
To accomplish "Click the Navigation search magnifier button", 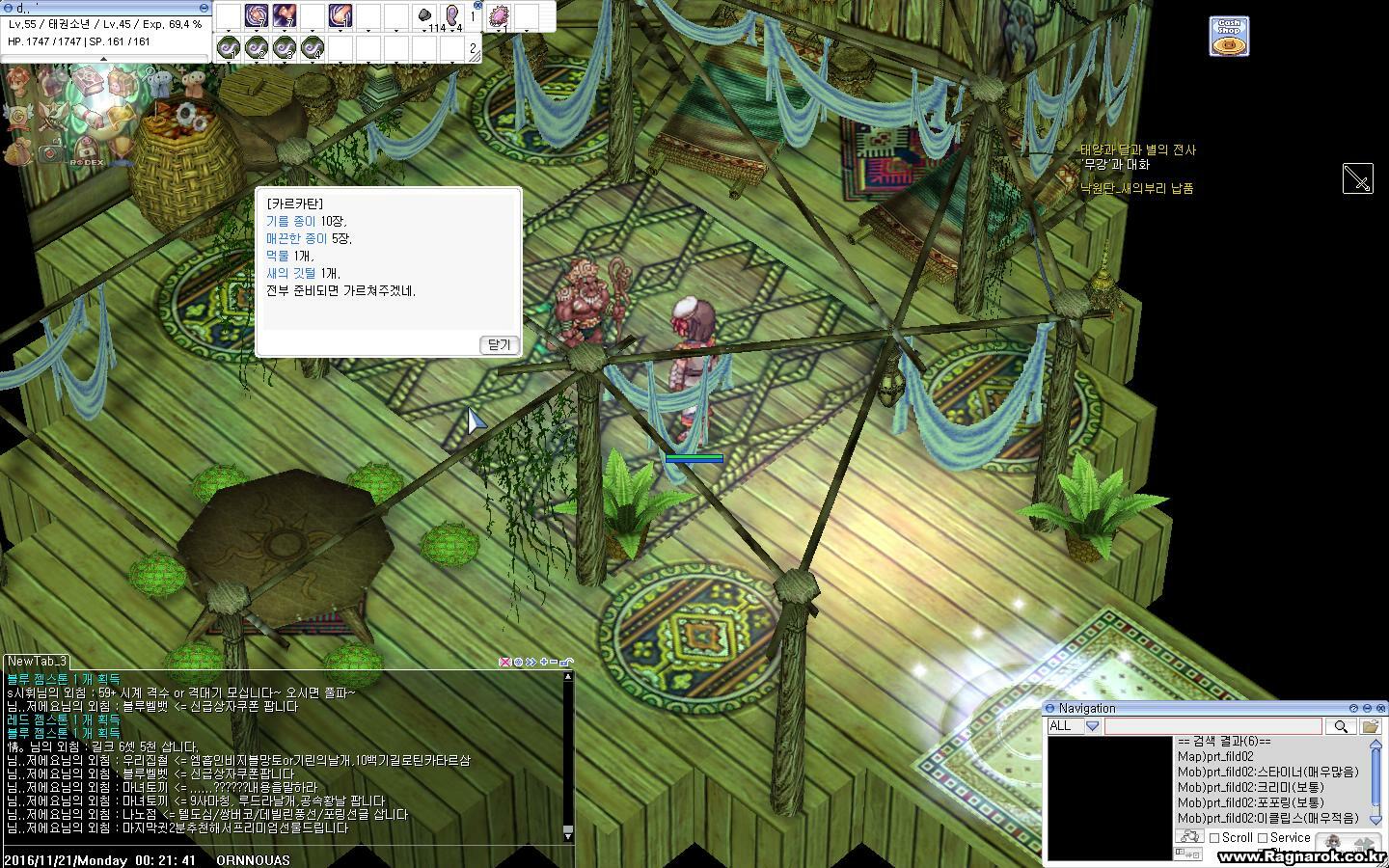I will click(x=1340, y=726).
